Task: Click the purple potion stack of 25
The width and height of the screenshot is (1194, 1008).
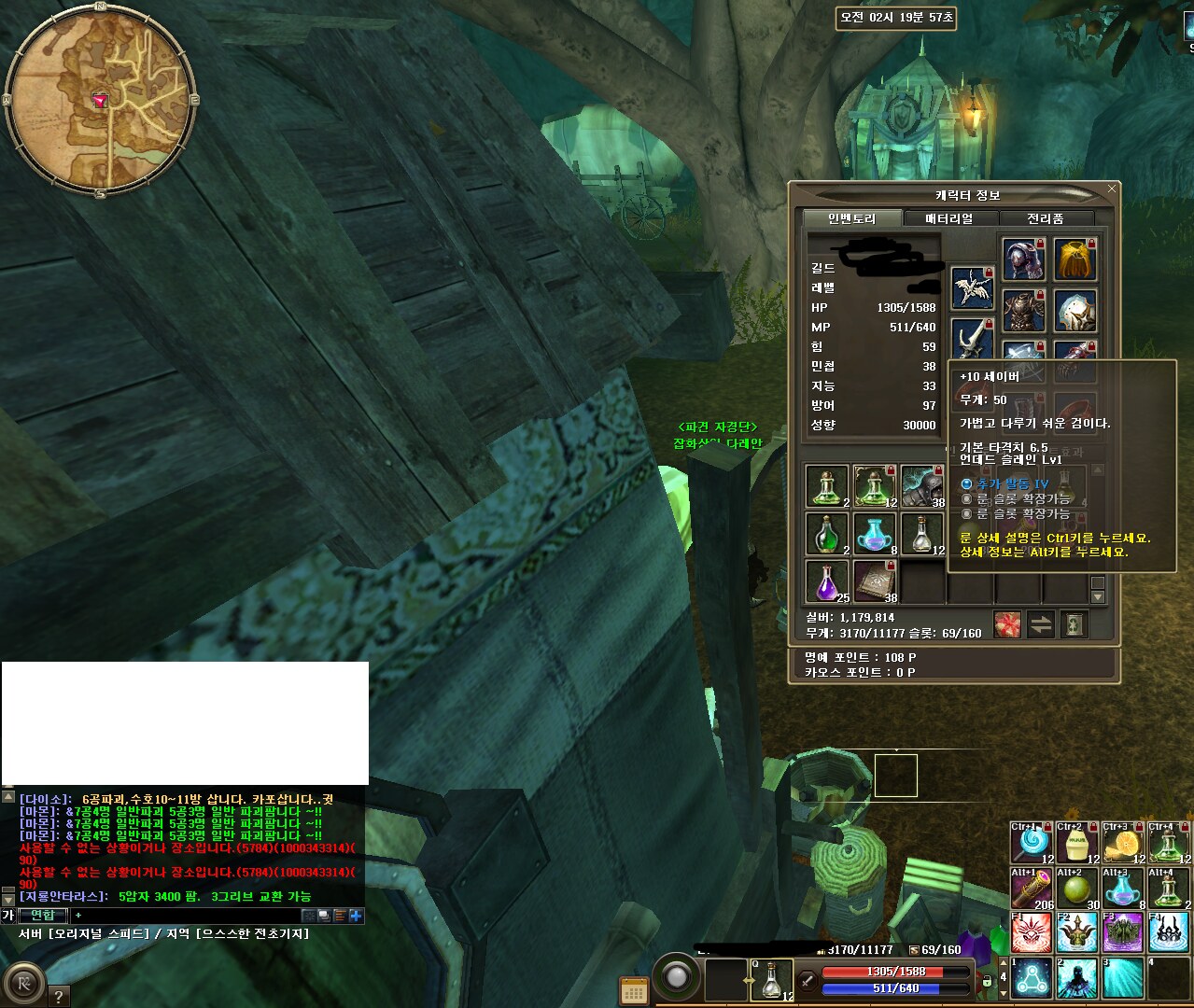Action: 827,581
